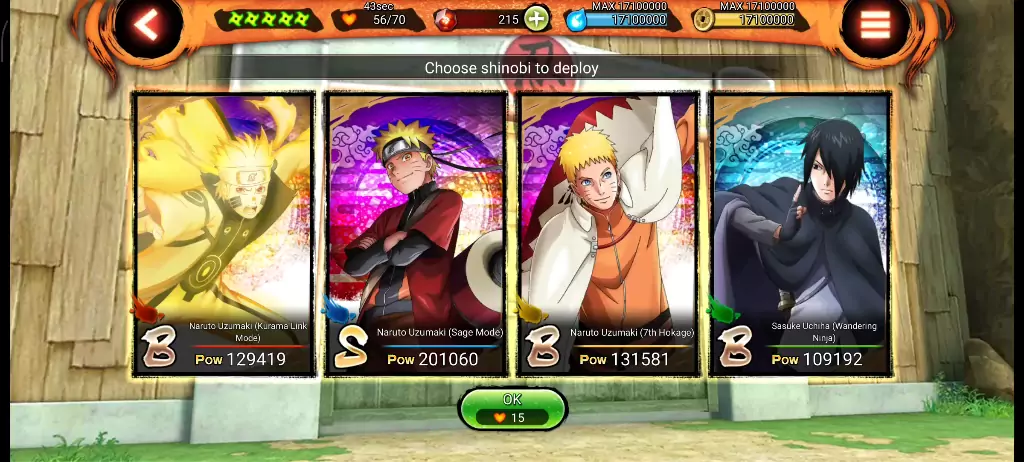This screenshot has height=462, width=1024.
Task: Choose Naruto Uzumaki (Sage Mode) card
Action: (x=416, y=232)
